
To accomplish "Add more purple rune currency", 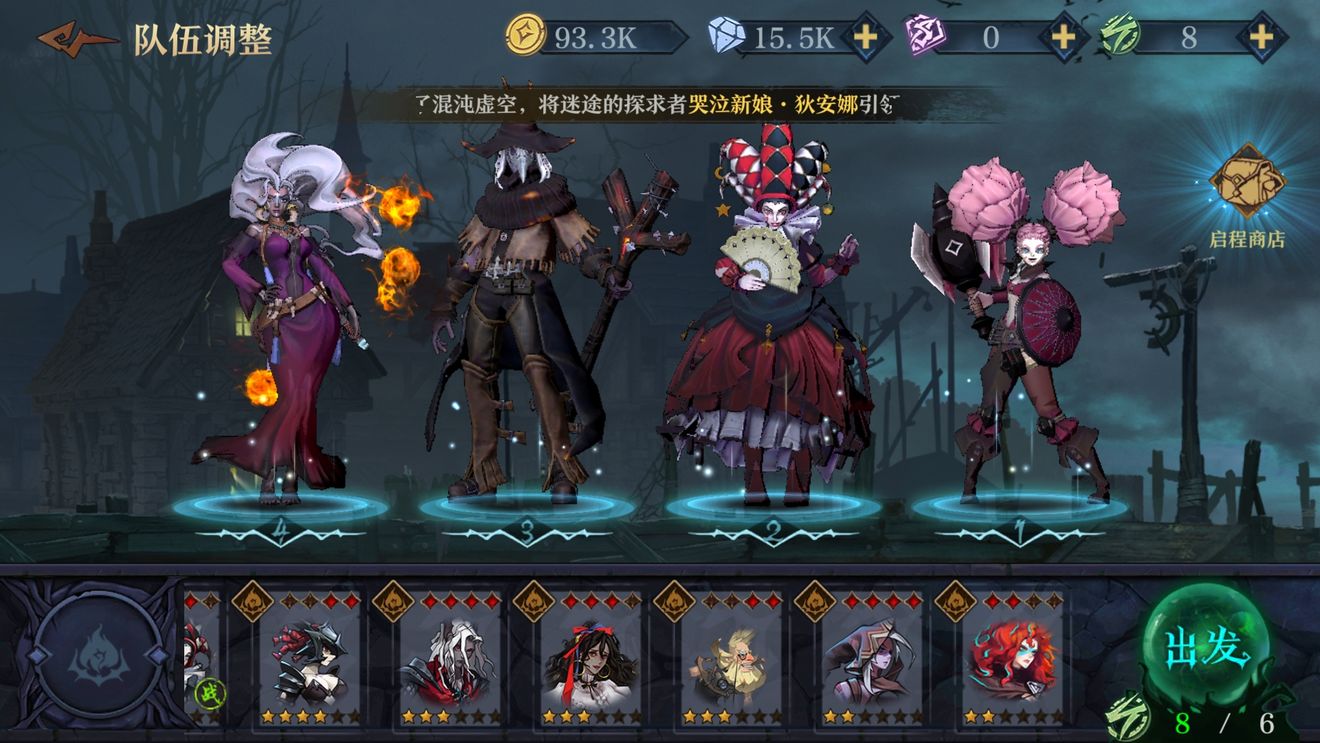I will click(x=1062, y=38).
